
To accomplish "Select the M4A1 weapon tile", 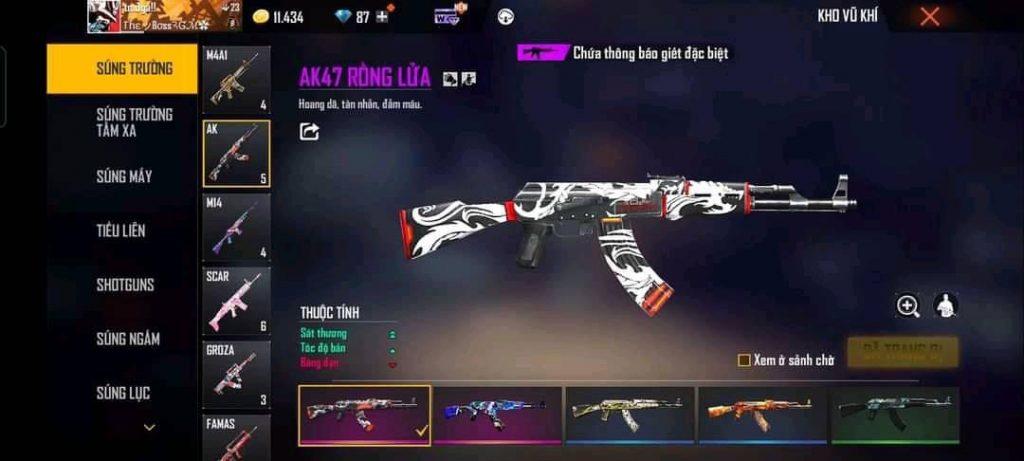I will tap(236, 79).
